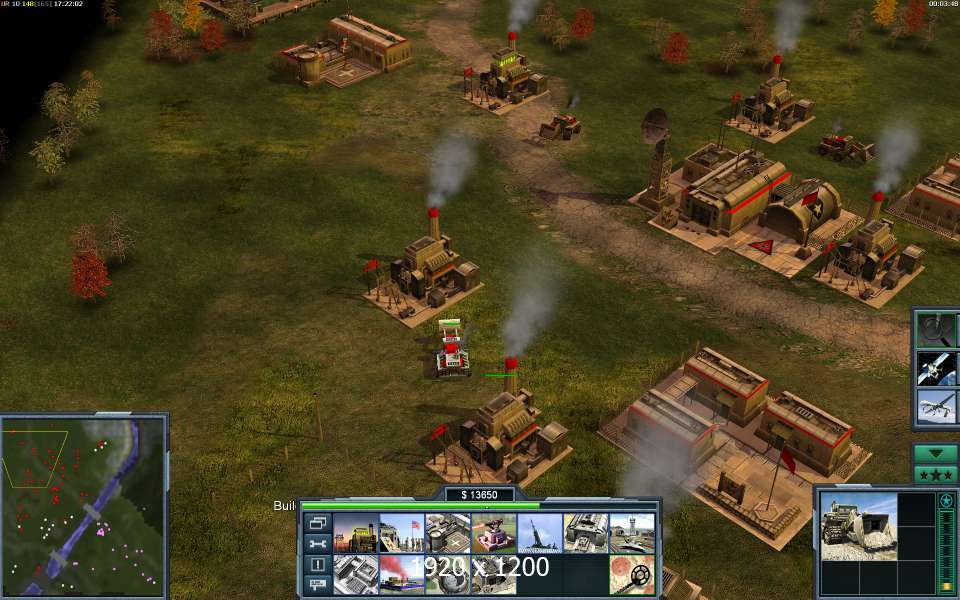Click the overlapping windows button
Image resolution: width=960 pixels, height=600 pixels.
[318, 523]
